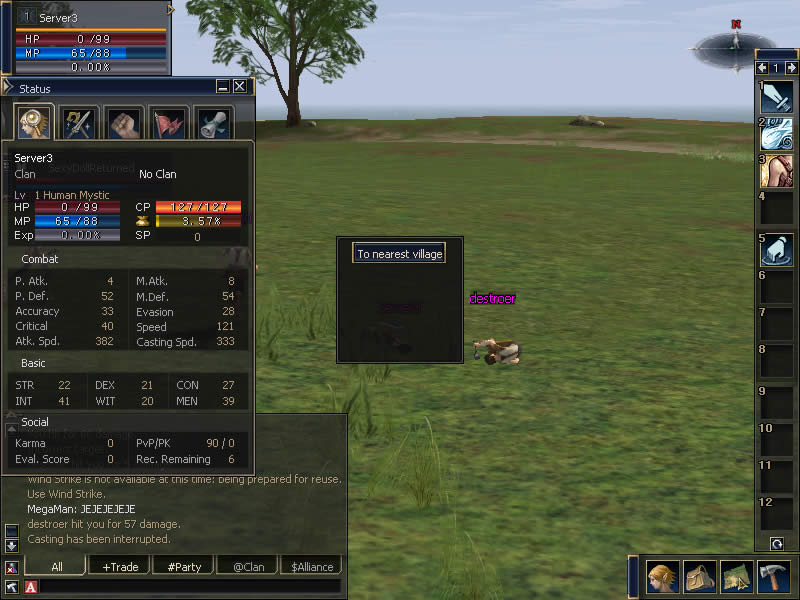
Task: Open the character menu with the blonde head icon
Action: click(x=662, y=577)
